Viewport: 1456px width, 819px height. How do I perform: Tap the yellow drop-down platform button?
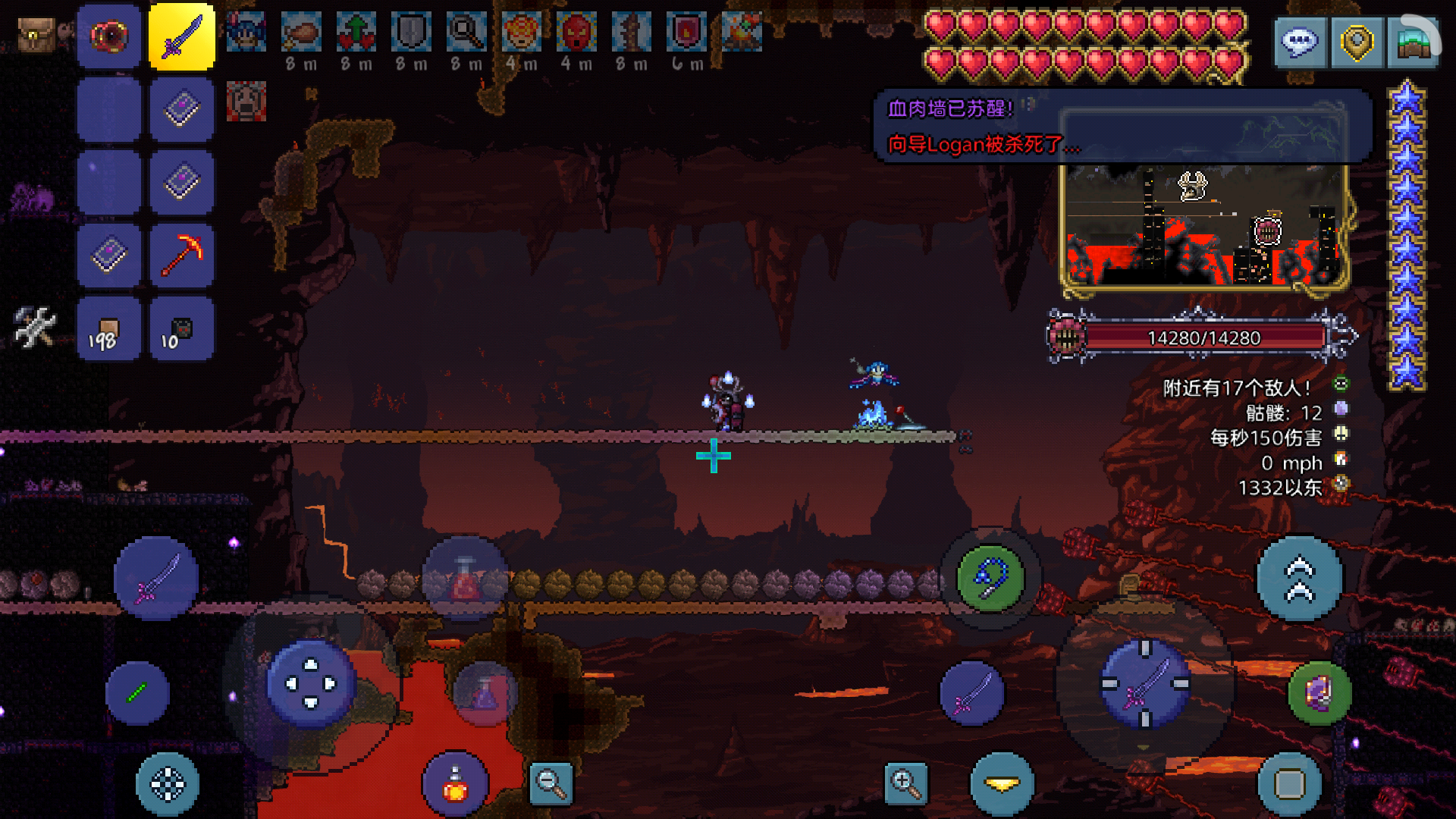pyautogui.click(x=1003, y=784)
